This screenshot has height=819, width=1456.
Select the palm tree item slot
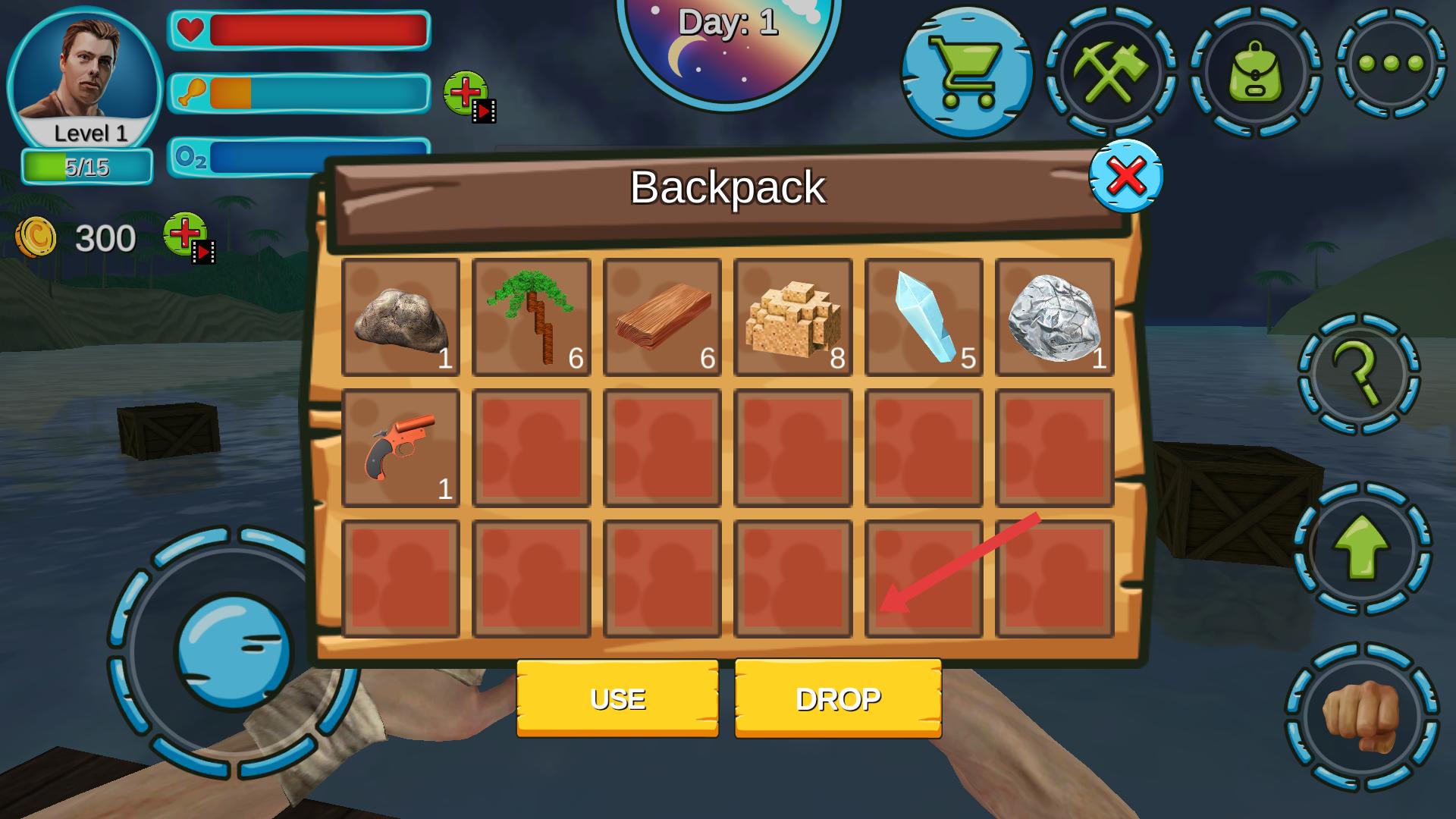(x=531, y=317)
